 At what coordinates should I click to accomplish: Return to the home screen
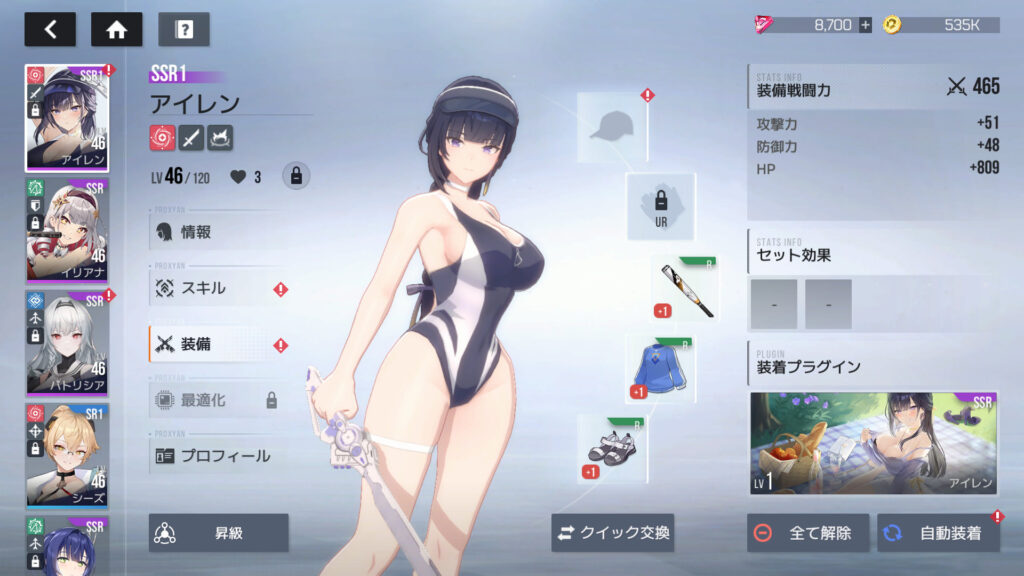116,29
